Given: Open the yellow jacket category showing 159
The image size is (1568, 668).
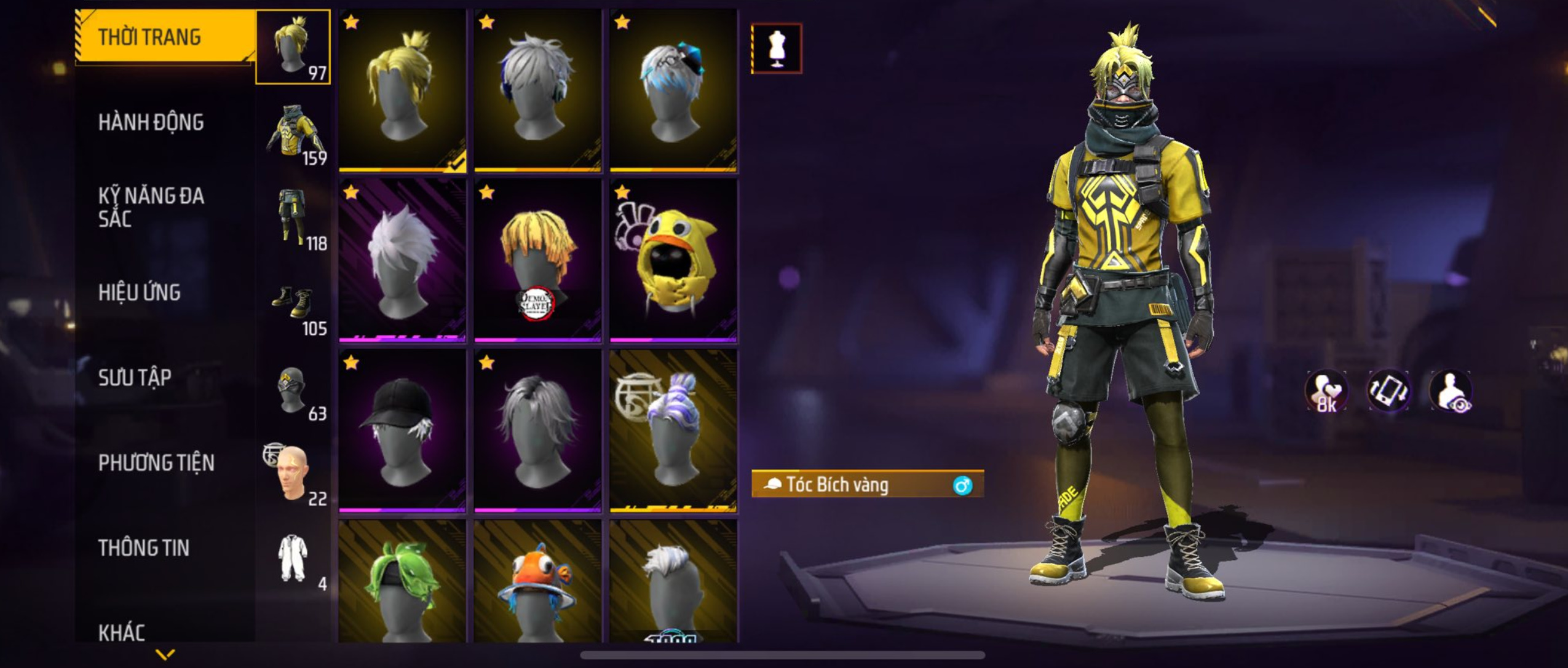Looking at the screenshot, I should [293, 132].
